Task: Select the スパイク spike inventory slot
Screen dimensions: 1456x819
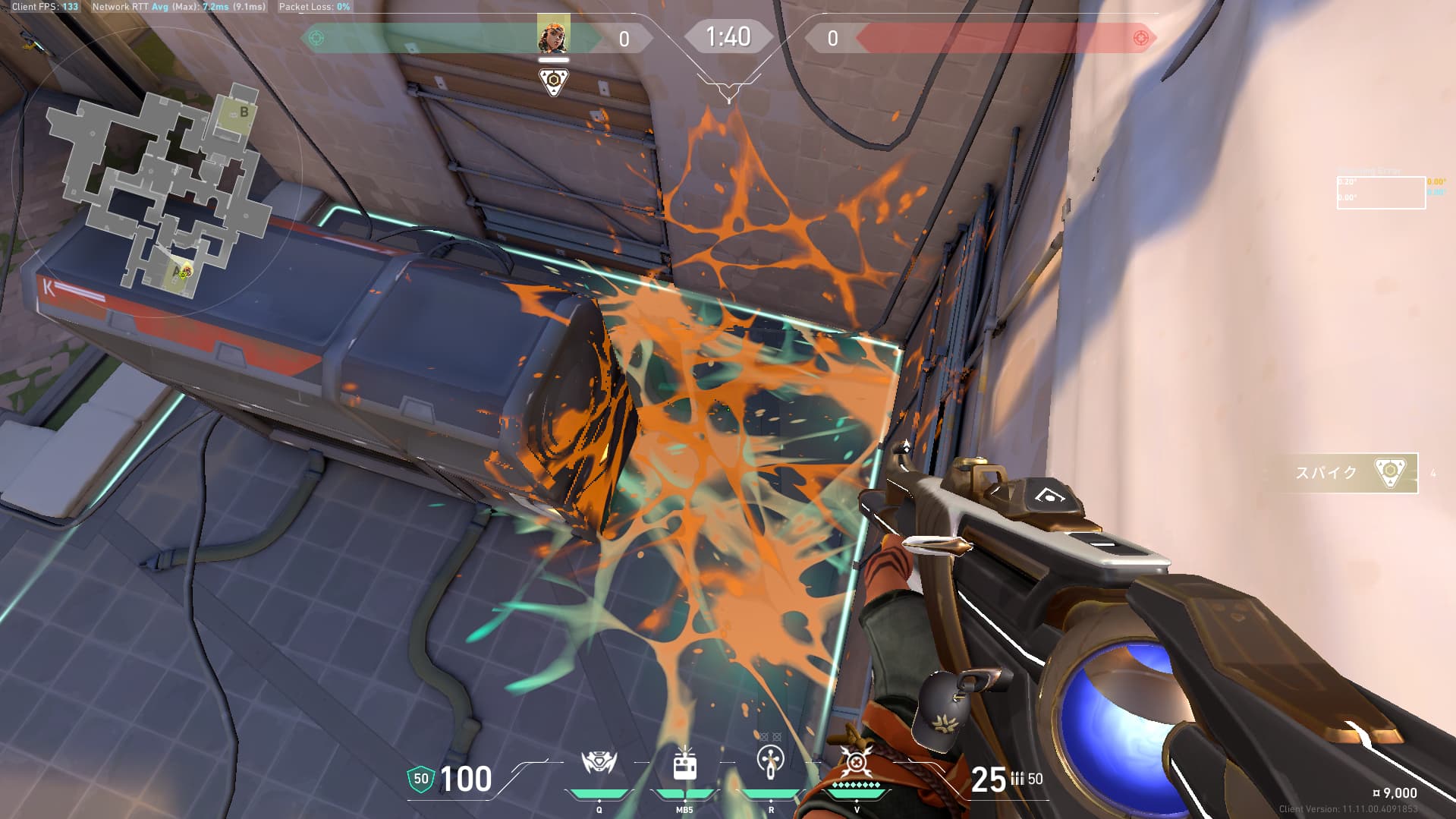Action: pyautogui.click(x=1351, y=473)
